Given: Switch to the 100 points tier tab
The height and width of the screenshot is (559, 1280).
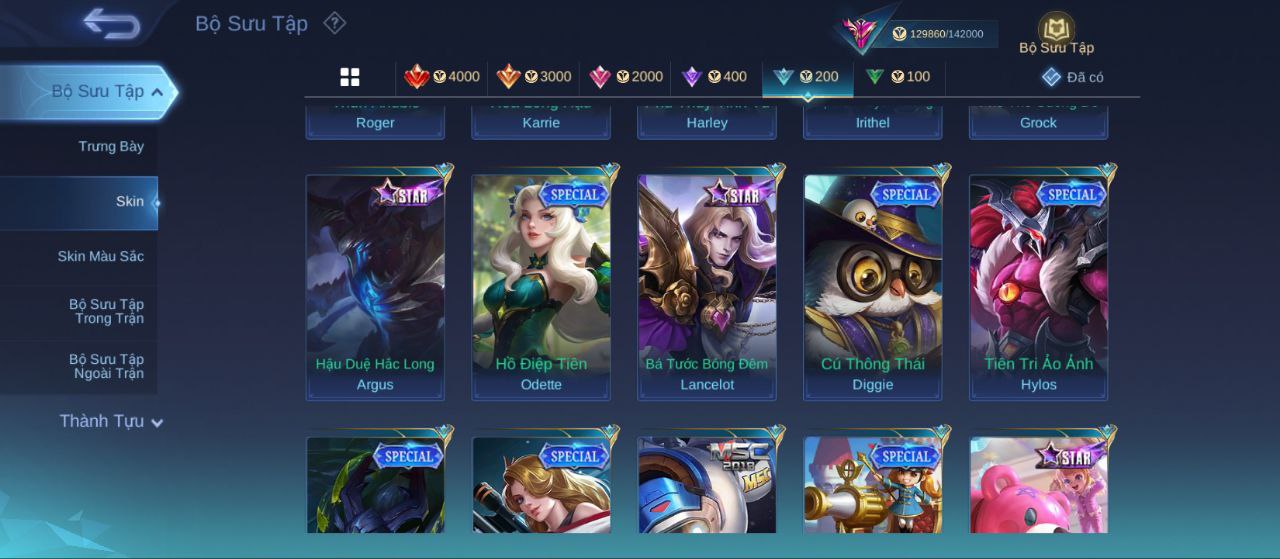Looking at the screenshot, I should [898, 77].
